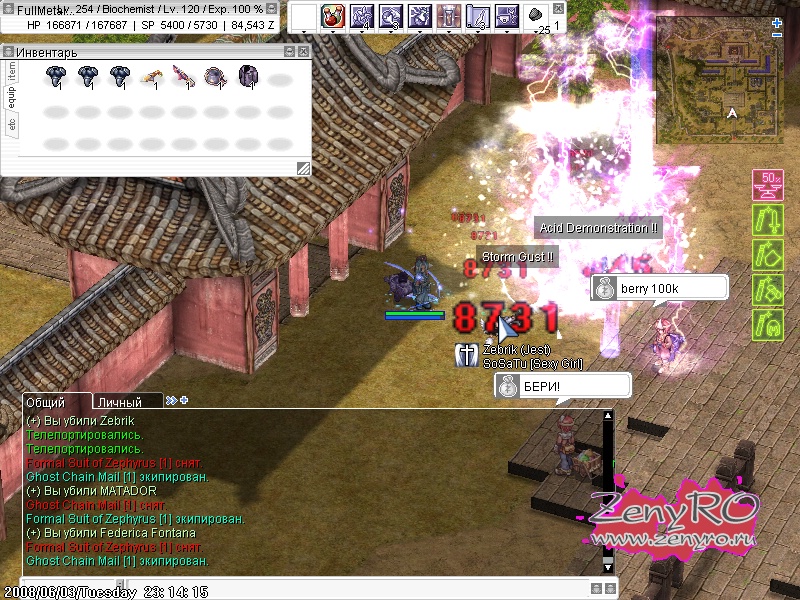Select the dark purple armor in inventory
800x600 pixels.
(247, 77)
